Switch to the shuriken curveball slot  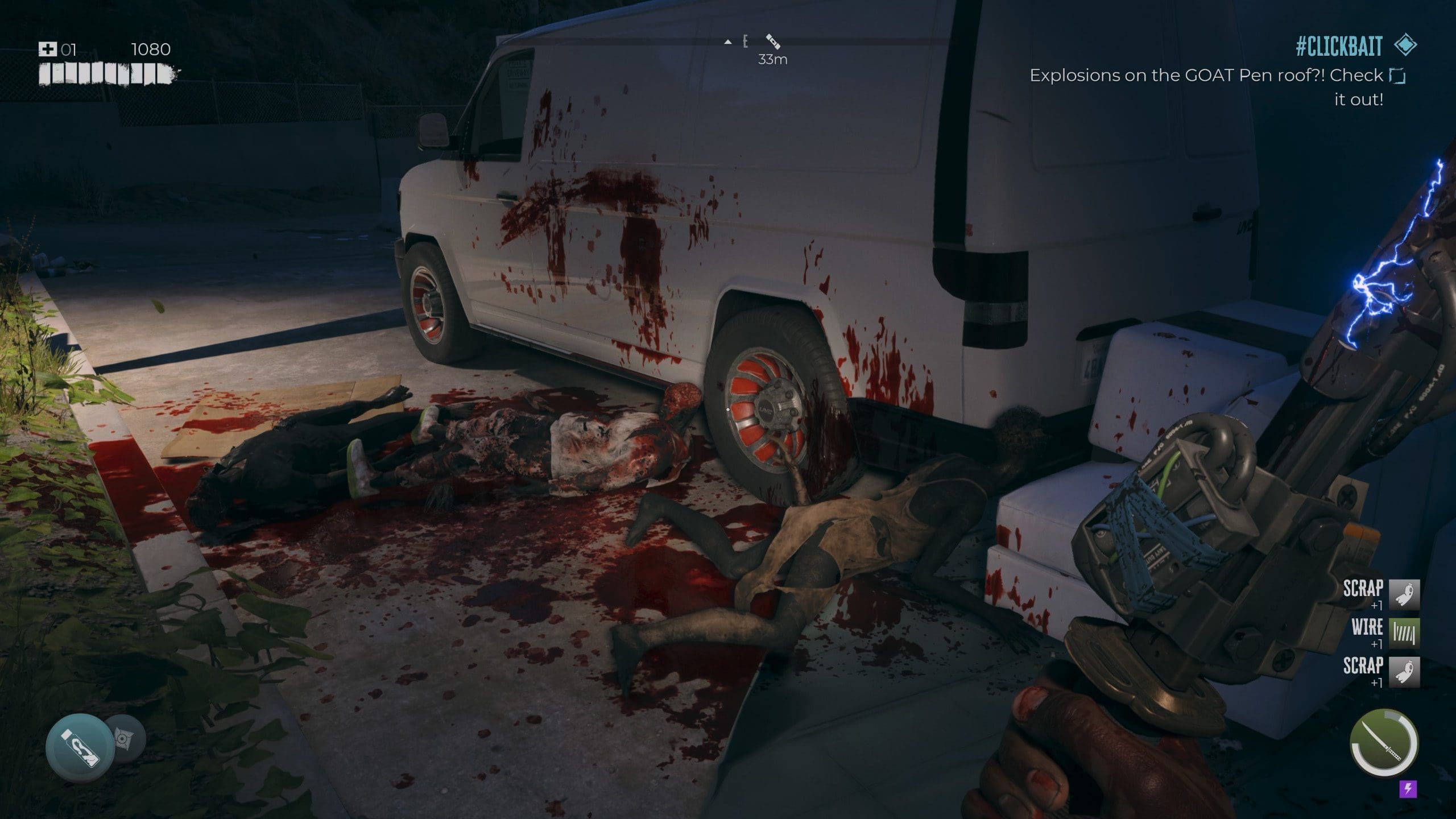pyautogui.click(x=123, y=738)
